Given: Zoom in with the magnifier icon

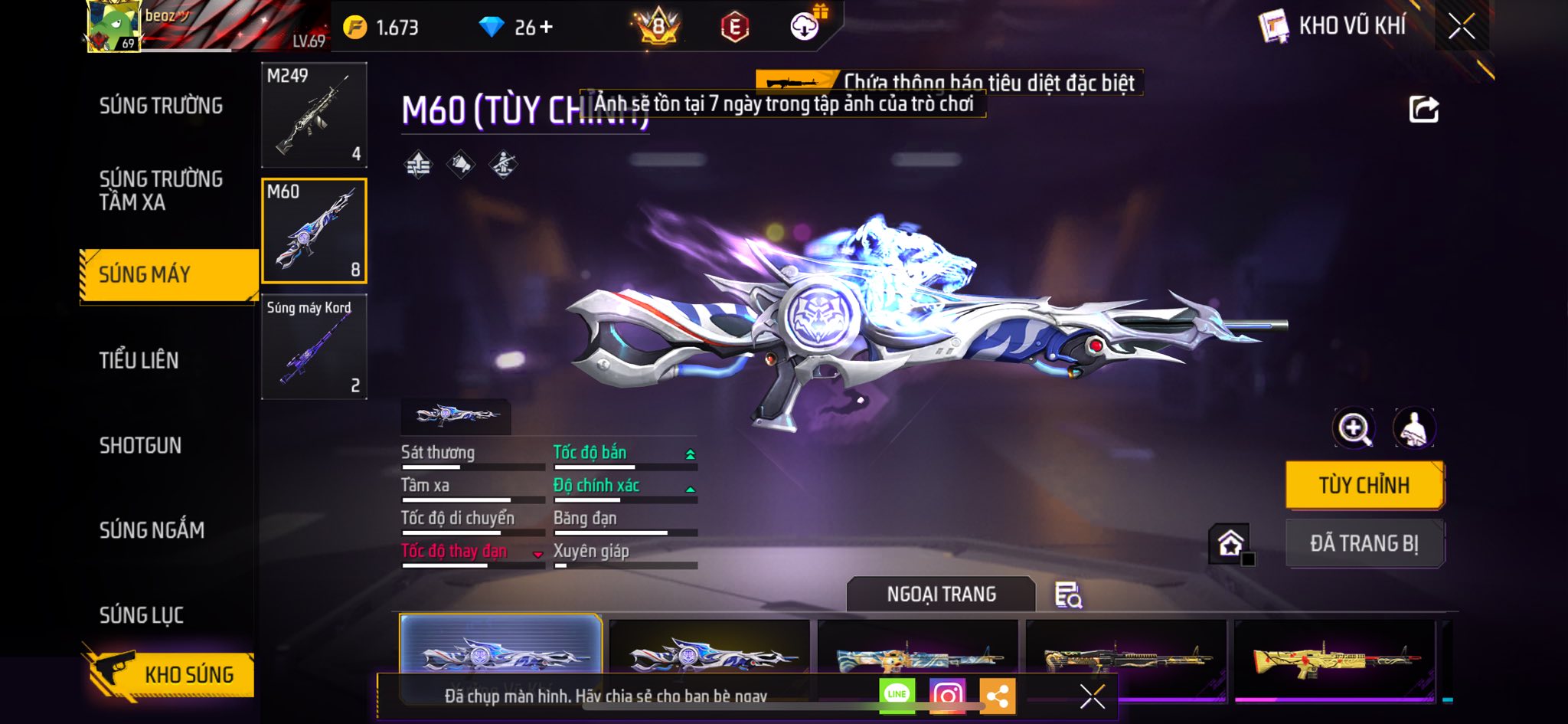Looking at the screenshot, I should click(x=1354, y=428).
